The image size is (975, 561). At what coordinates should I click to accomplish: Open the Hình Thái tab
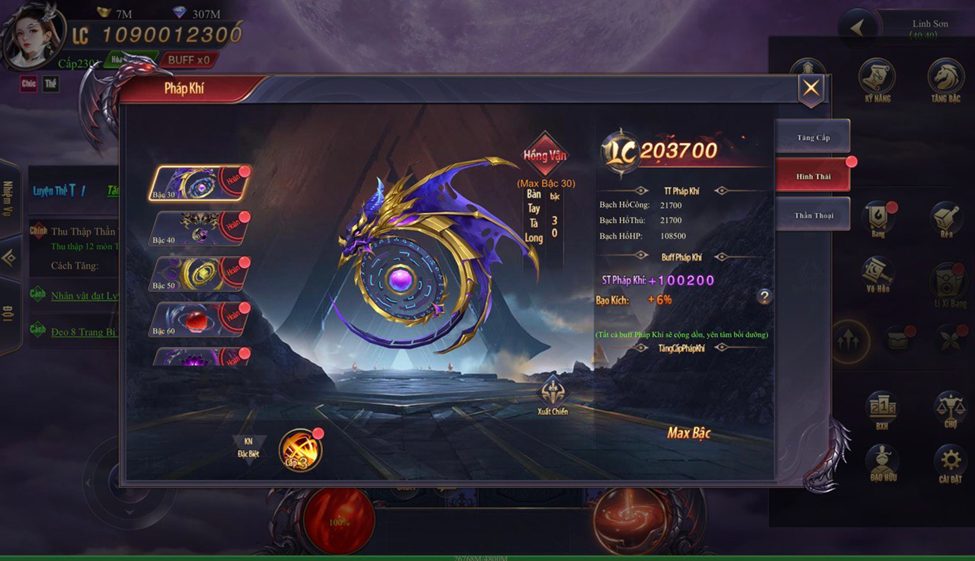[812, 175]
